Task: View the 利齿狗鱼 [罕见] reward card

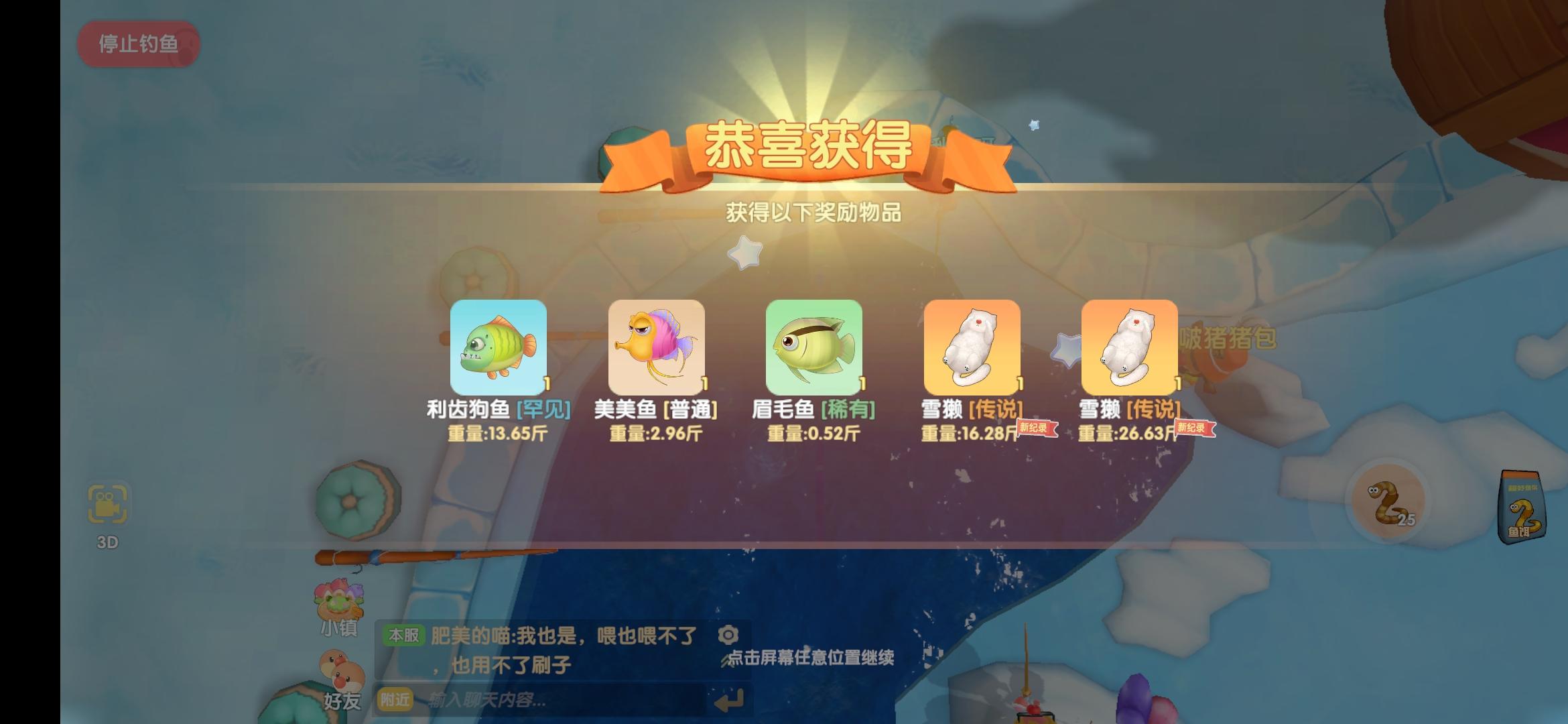Action: click(498, 347)
